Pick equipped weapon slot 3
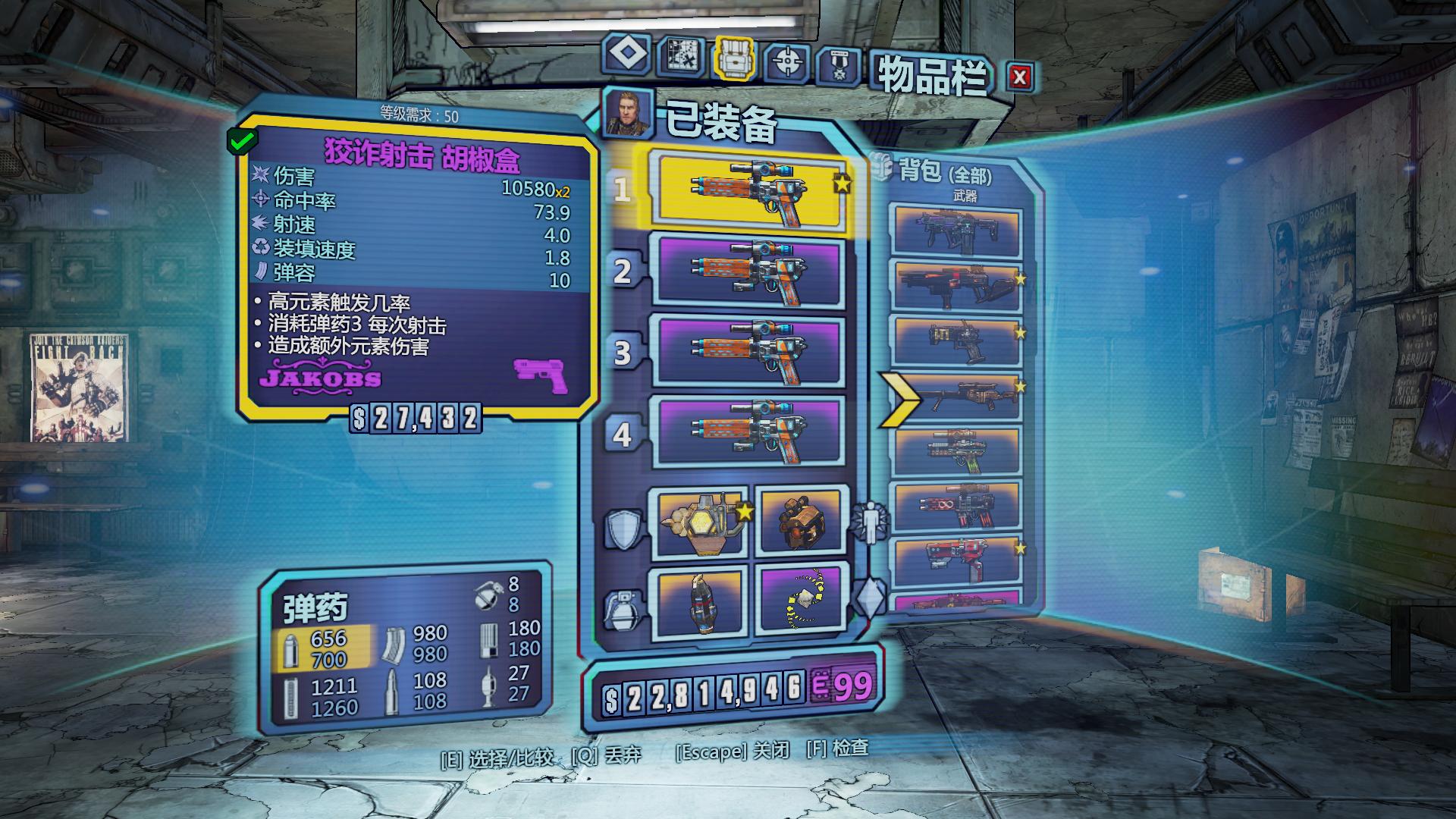1456x819 pixels. click(x=751, y=353)
